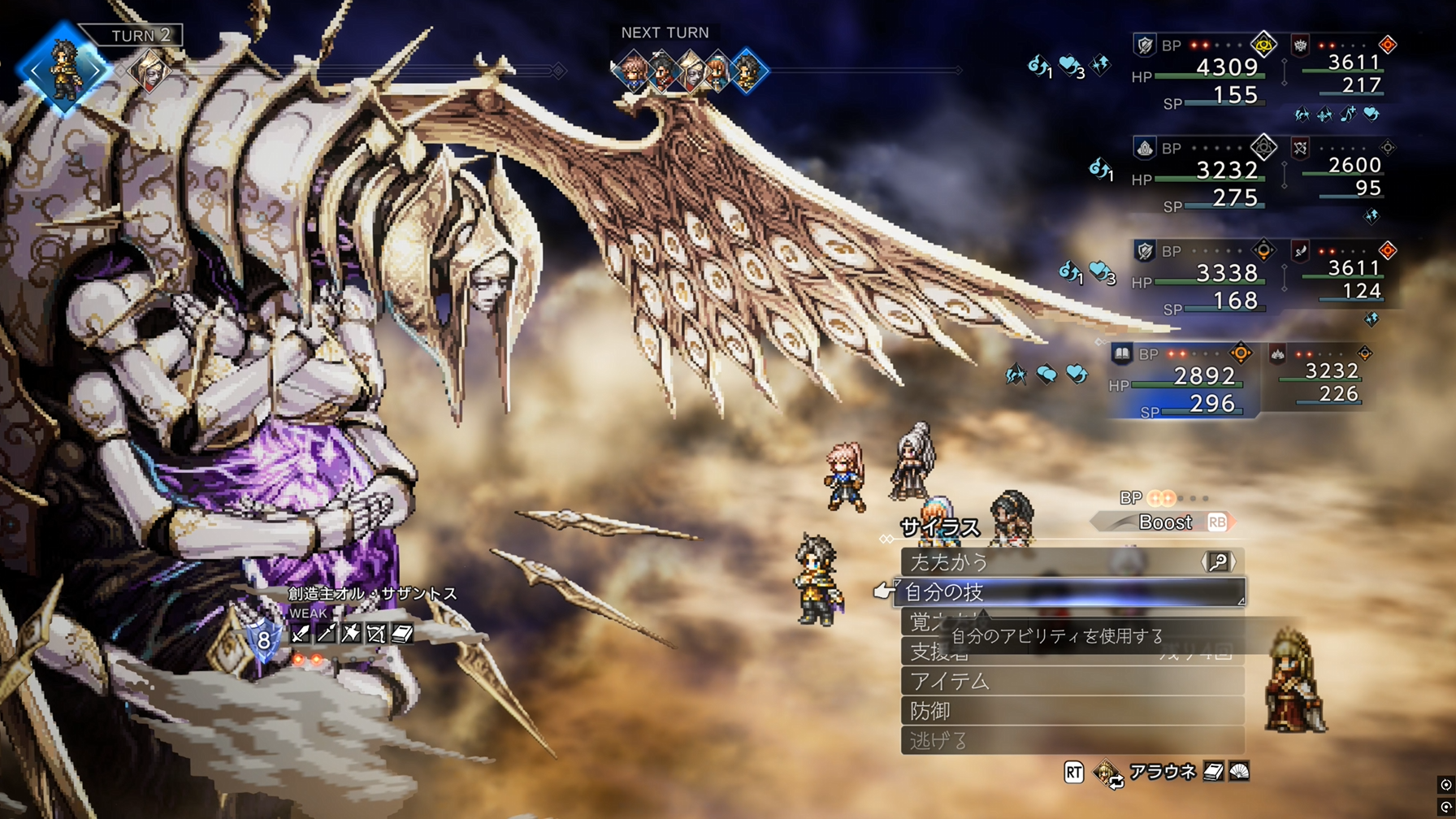
Task: Select the axe weakness icon on boss
Action: [351, 634]
